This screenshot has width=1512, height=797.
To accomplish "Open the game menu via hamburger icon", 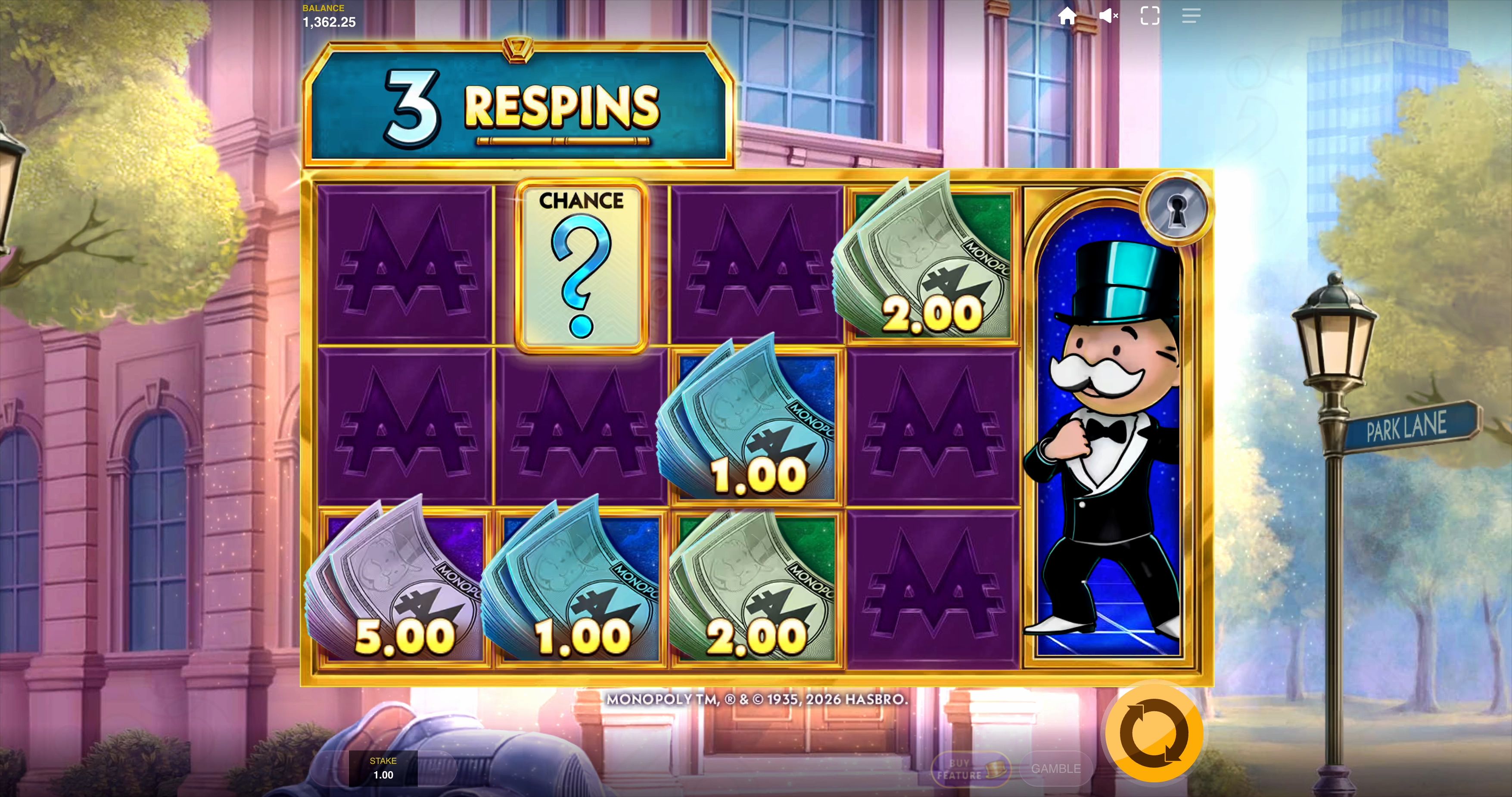I will [1192, 16].
